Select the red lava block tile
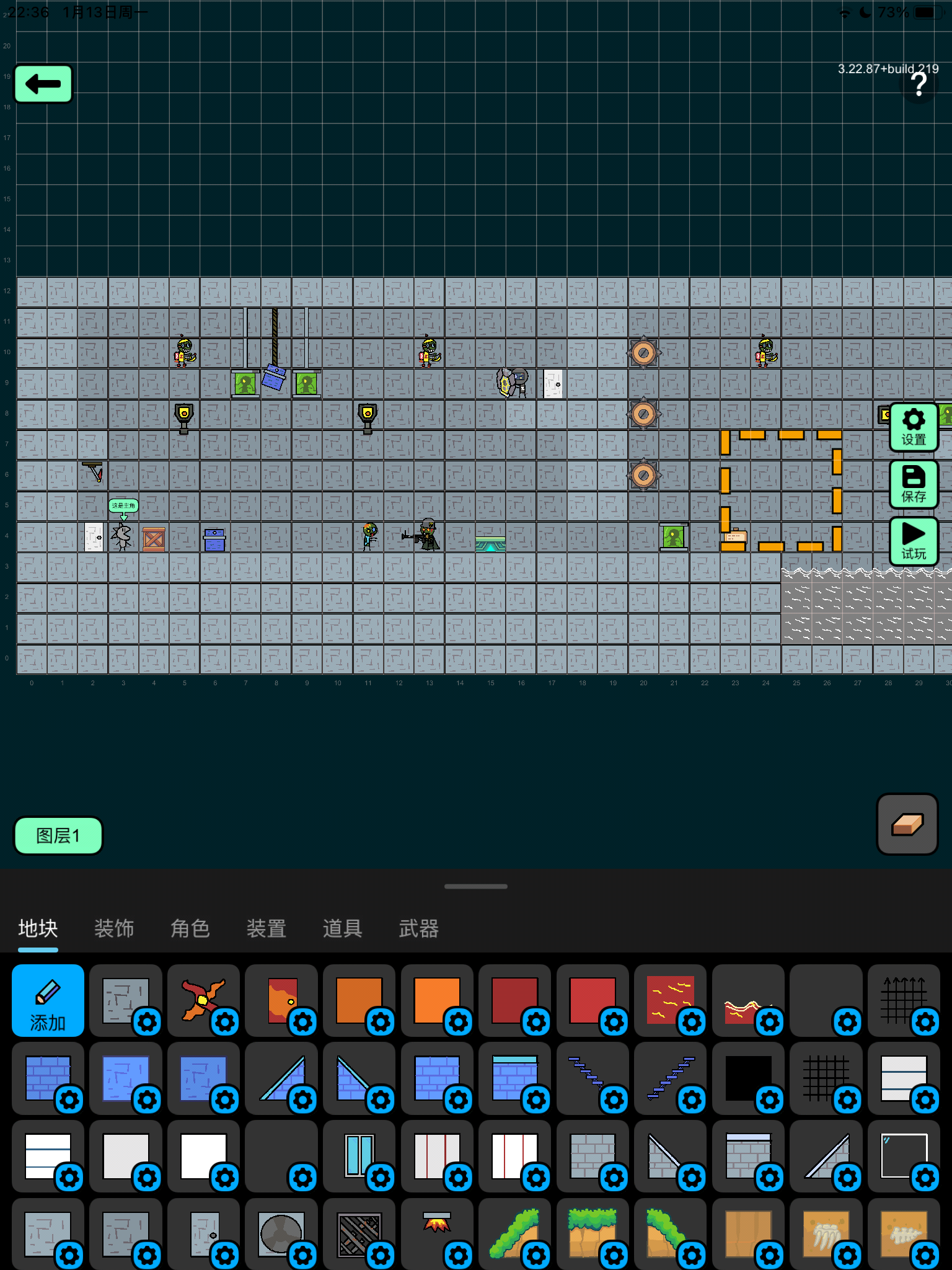The image size is (952, 1270). pyautogui.click(x=669, y=1000)
